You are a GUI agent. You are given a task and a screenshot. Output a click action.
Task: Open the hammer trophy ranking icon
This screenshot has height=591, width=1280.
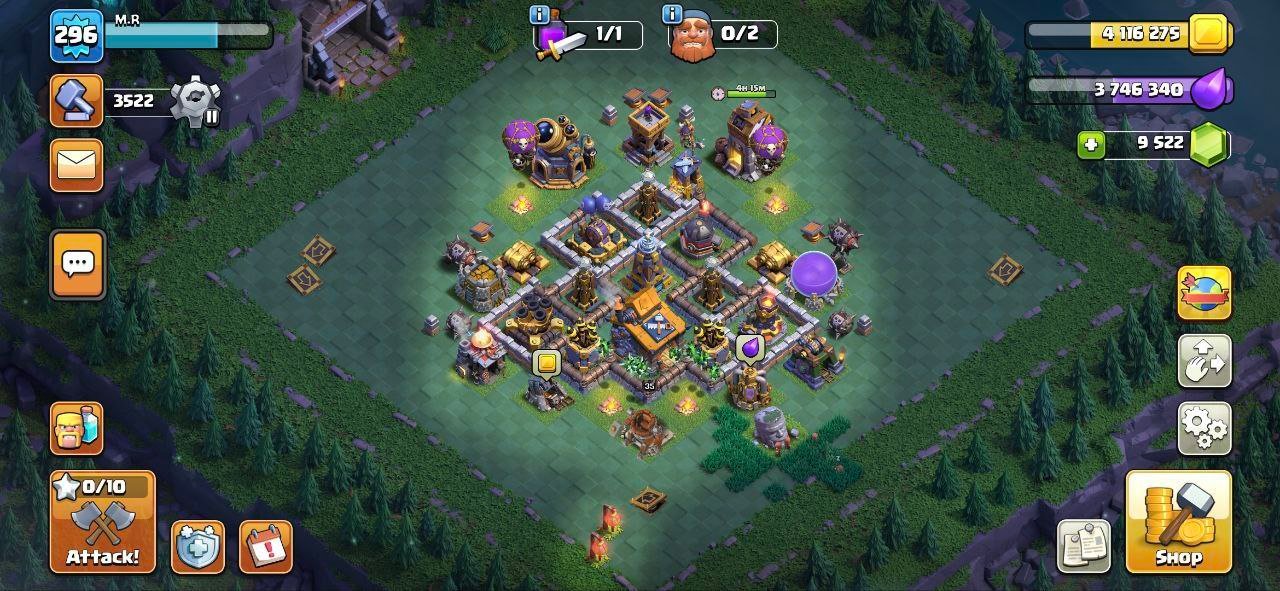pyautogui.click(x=77, y=101)
